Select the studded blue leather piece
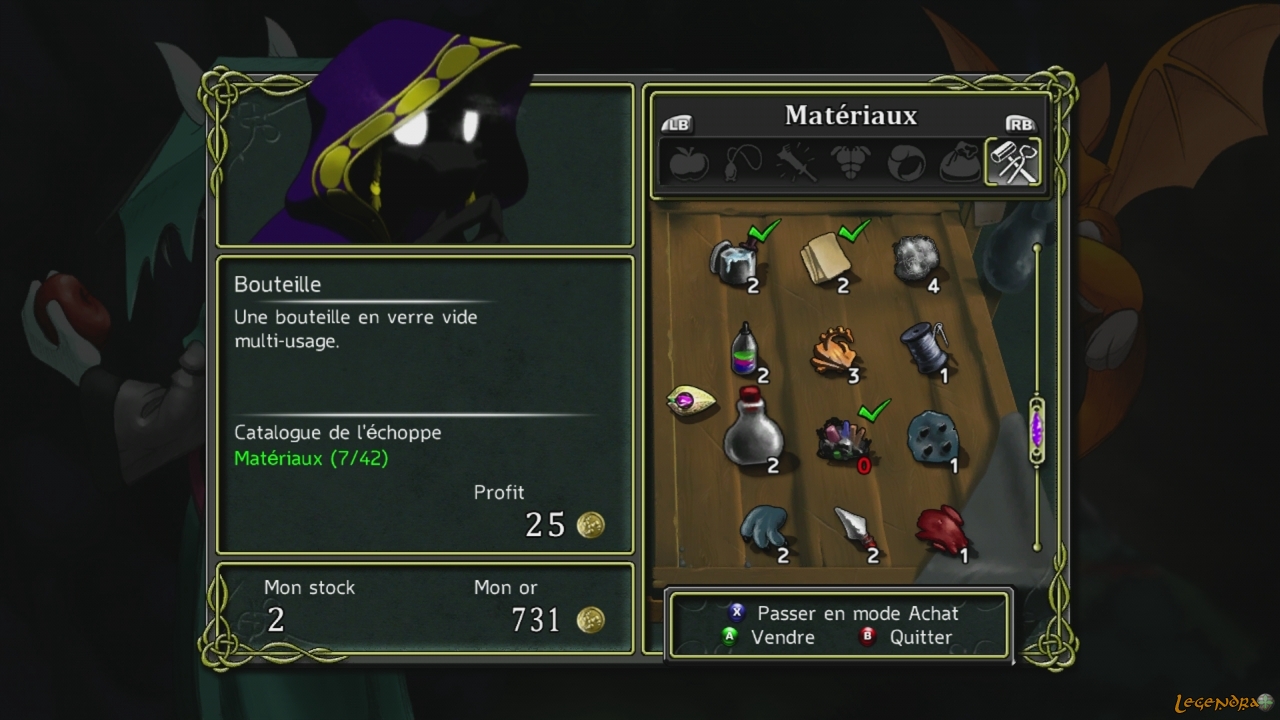Viewport: 1280px width, 720px height. (931, 437)
